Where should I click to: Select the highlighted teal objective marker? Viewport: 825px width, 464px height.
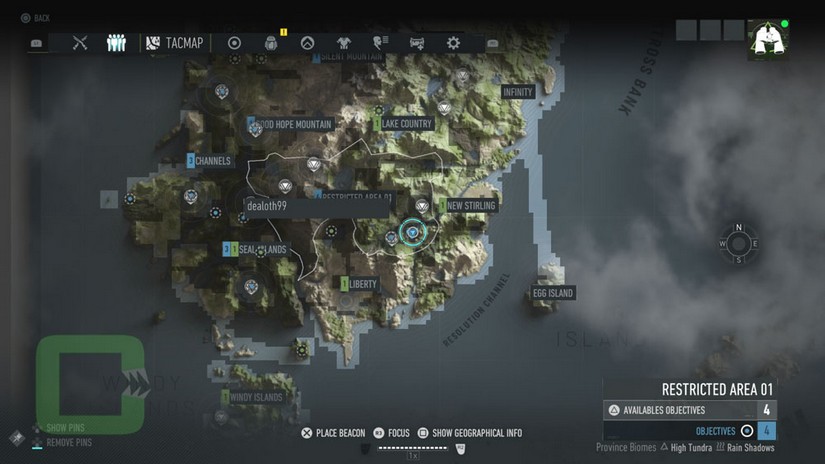pos(413,233)
